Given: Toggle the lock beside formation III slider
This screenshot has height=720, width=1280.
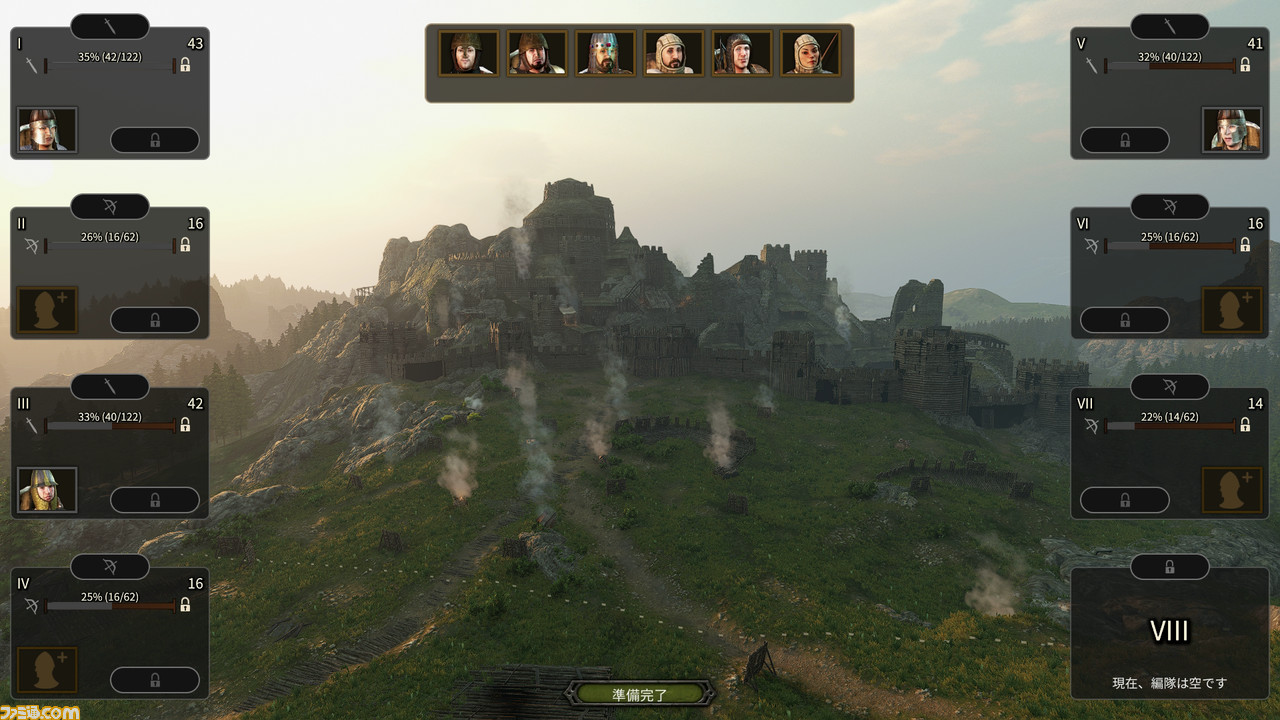Looking at the screenshot, I should pyautogui.click(x=185, y=425).
